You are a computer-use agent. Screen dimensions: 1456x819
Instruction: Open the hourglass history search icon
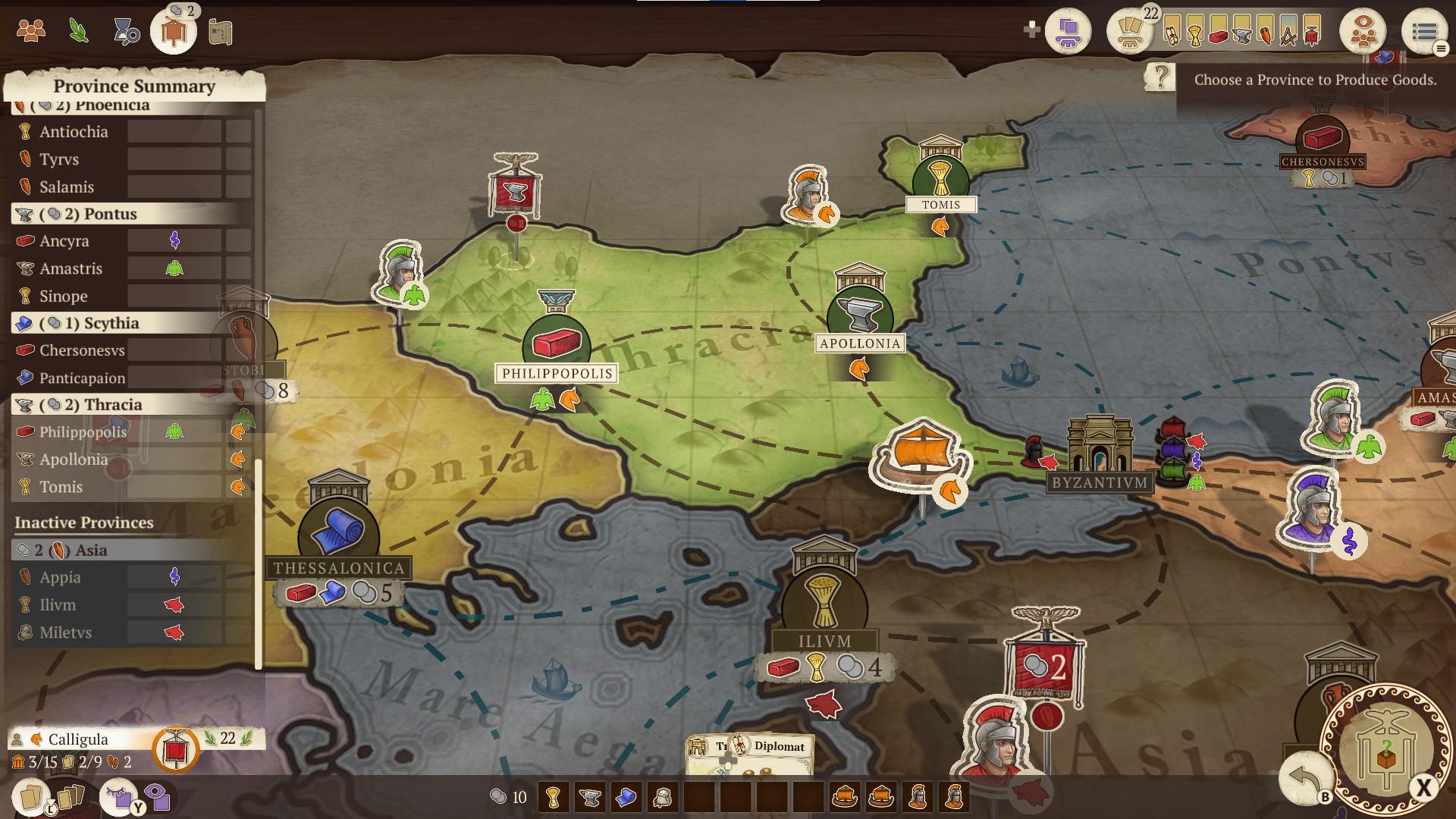[x=127, y=31]
